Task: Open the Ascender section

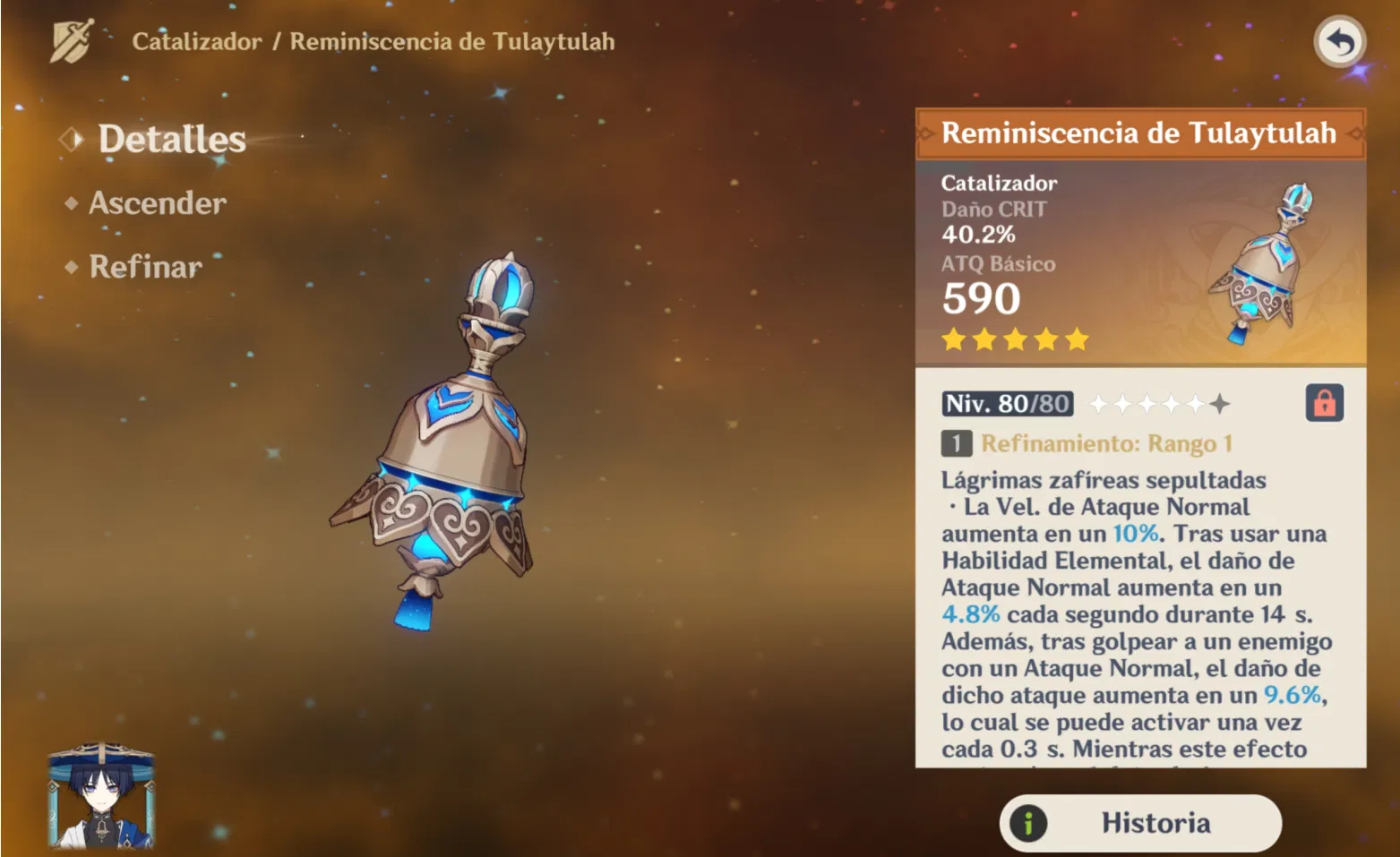Action: click(x=157, y=203)
